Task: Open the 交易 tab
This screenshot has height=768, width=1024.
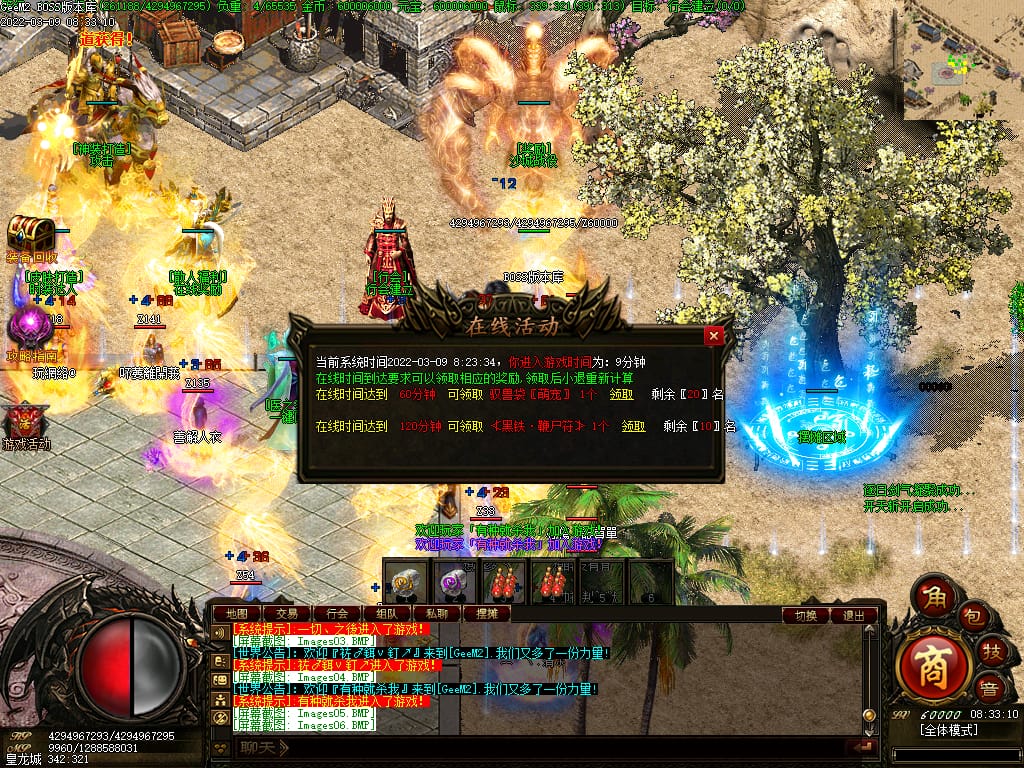Action: tap(287, 613)
